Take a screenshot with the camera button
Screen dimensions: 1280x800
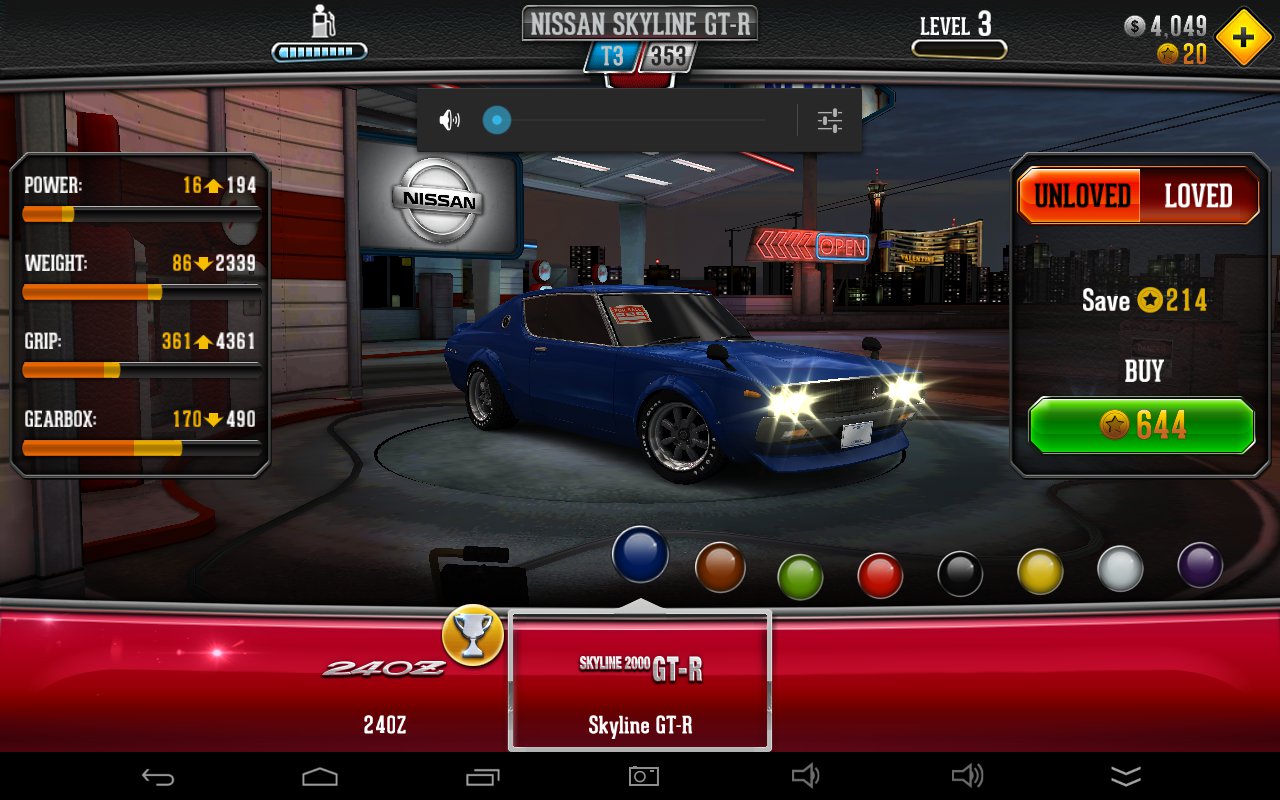pos(643,776)
